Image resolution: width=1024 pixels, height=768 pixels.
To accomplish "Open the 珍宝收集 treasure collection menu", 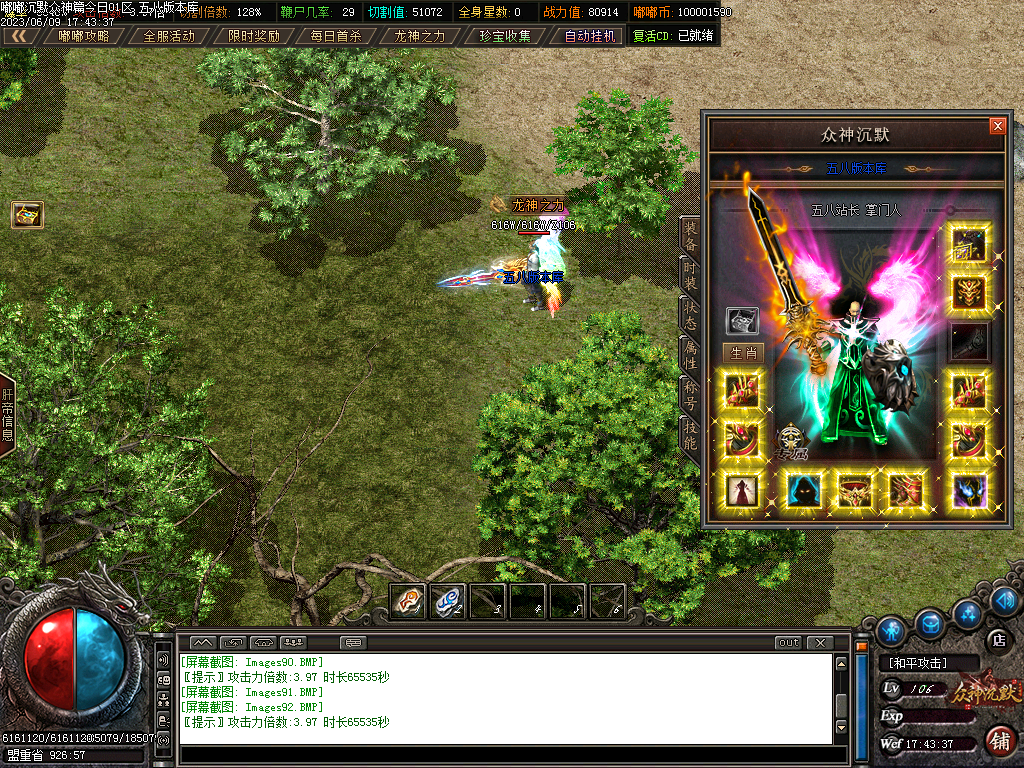I will pyautogui.click(x=505, y=36).
